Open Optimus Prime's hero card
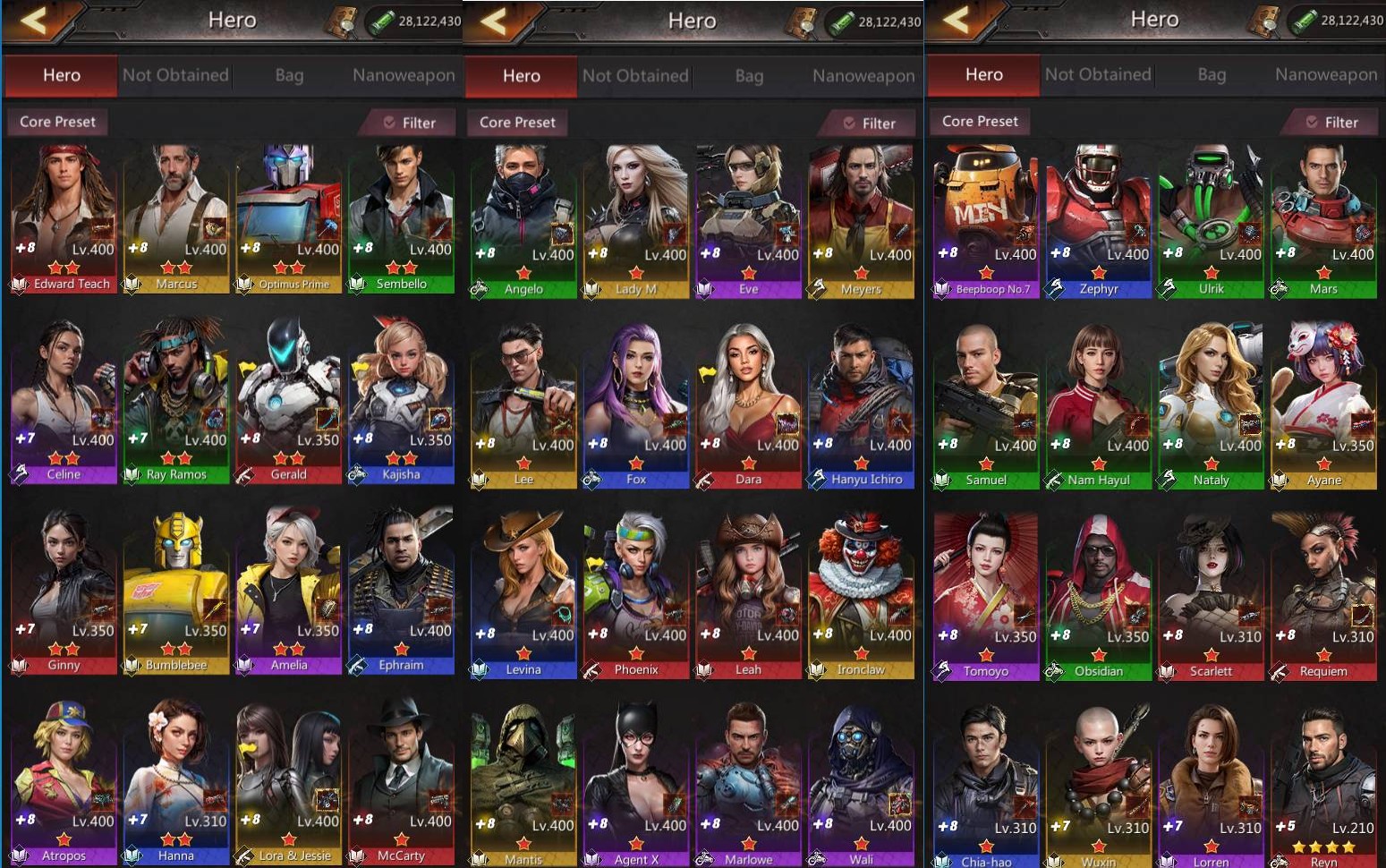The height and width of the screenshot is (868, 1386). [x=288, y=219]
